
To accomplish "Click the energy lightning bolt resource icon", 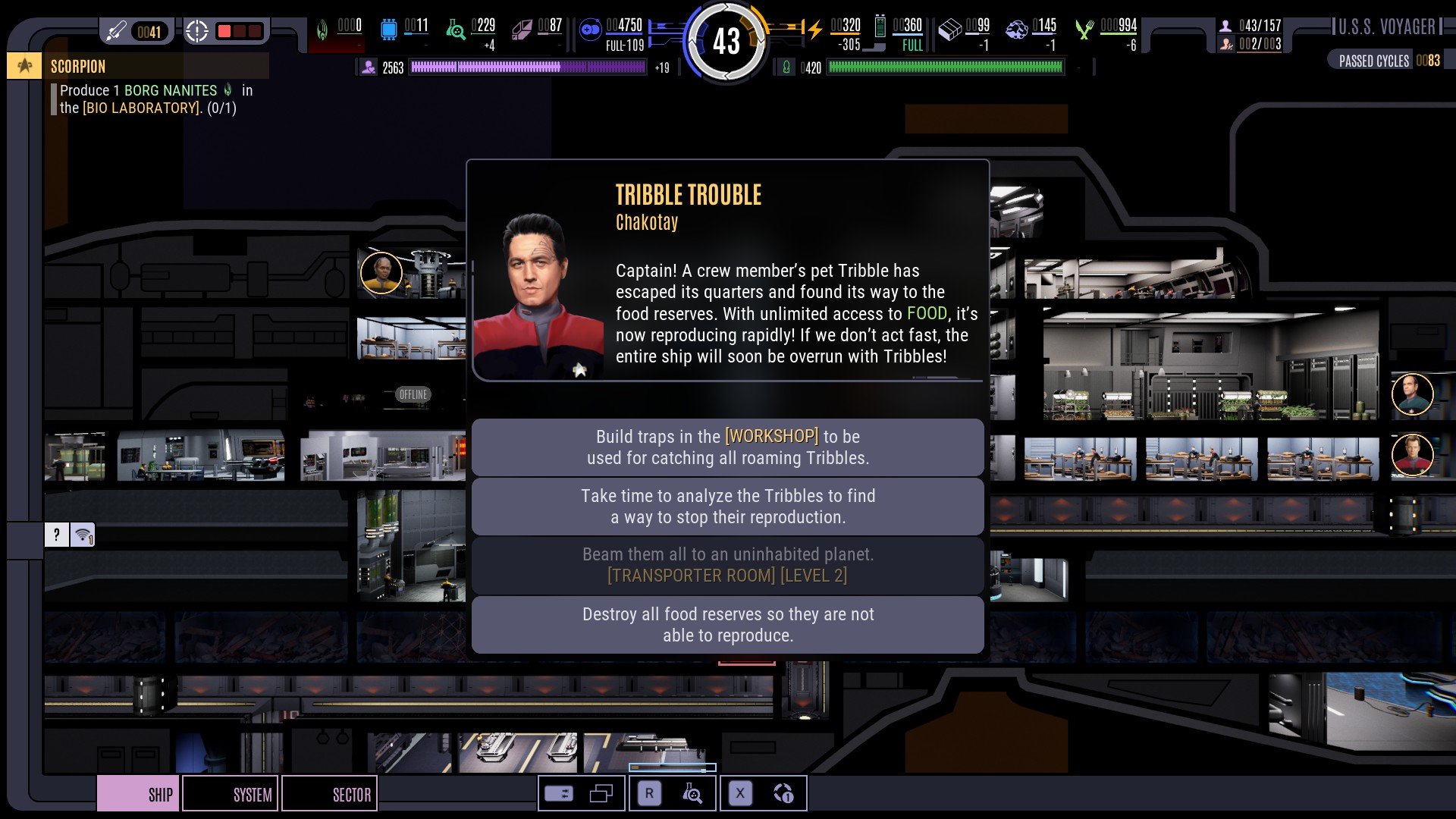I will (814, 30).
